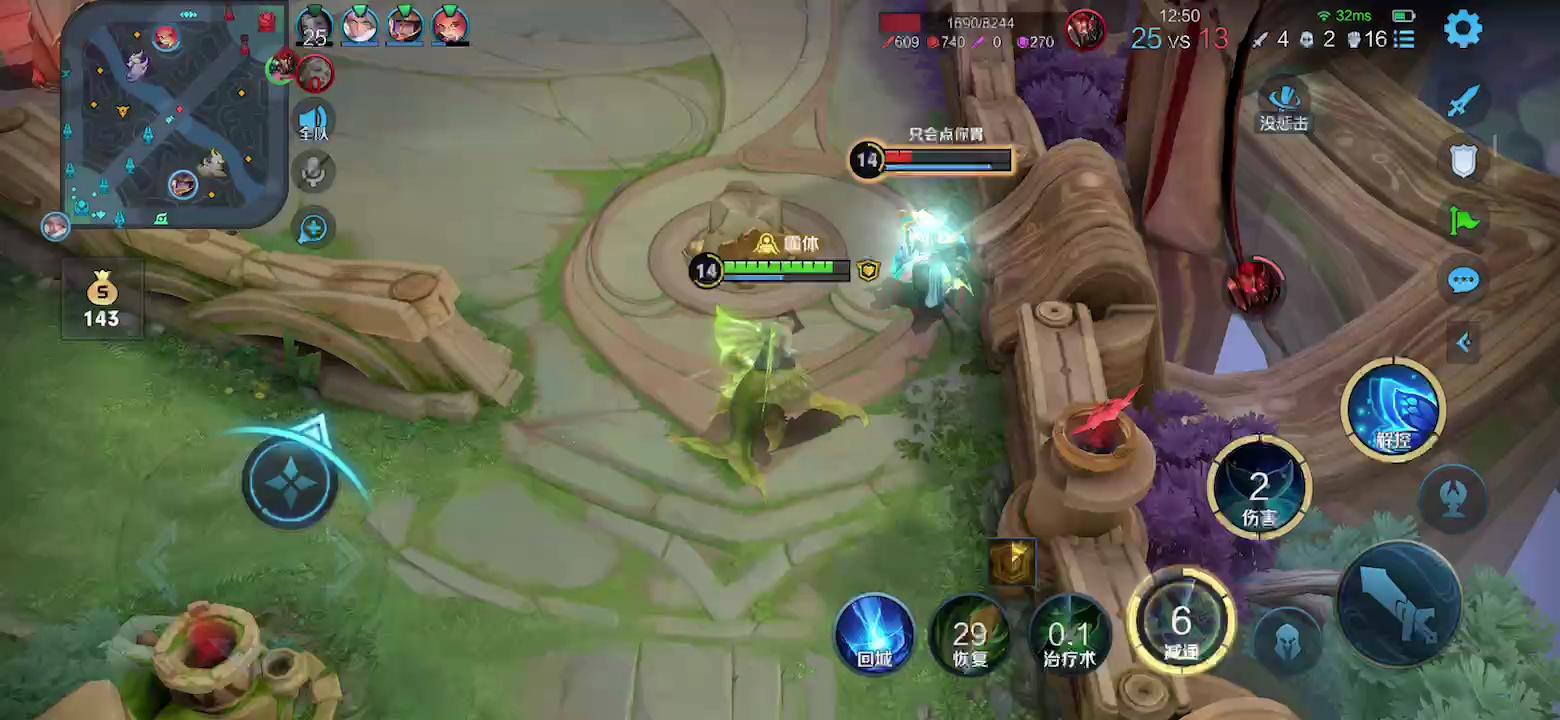The image size is (1560, 720).
Task: Toggle the 全队 team voice speaker
Action: (315, 120)
